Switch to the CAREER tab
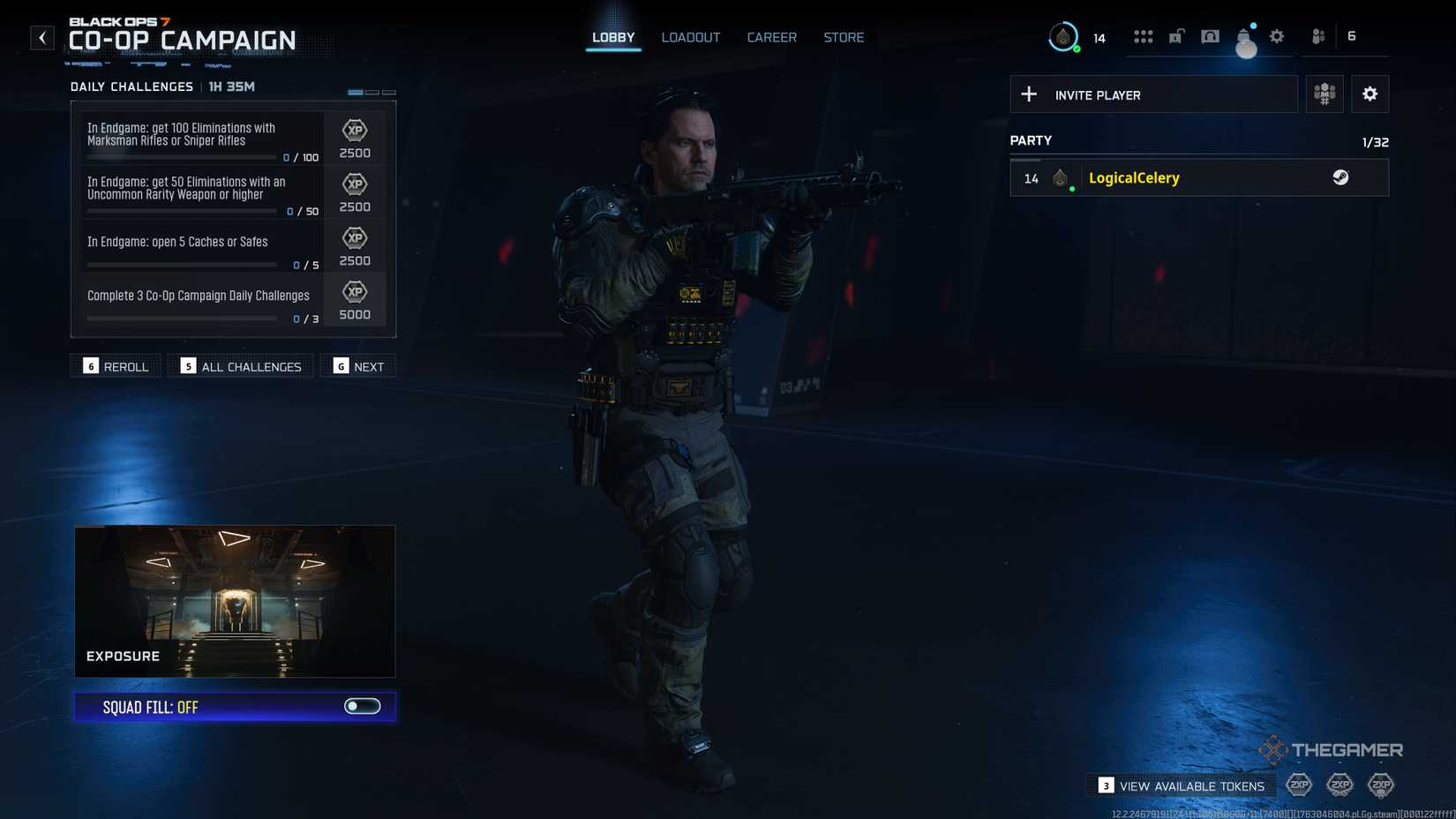Viewport: 1456px width, 819px height. click(x=771, y=37)
